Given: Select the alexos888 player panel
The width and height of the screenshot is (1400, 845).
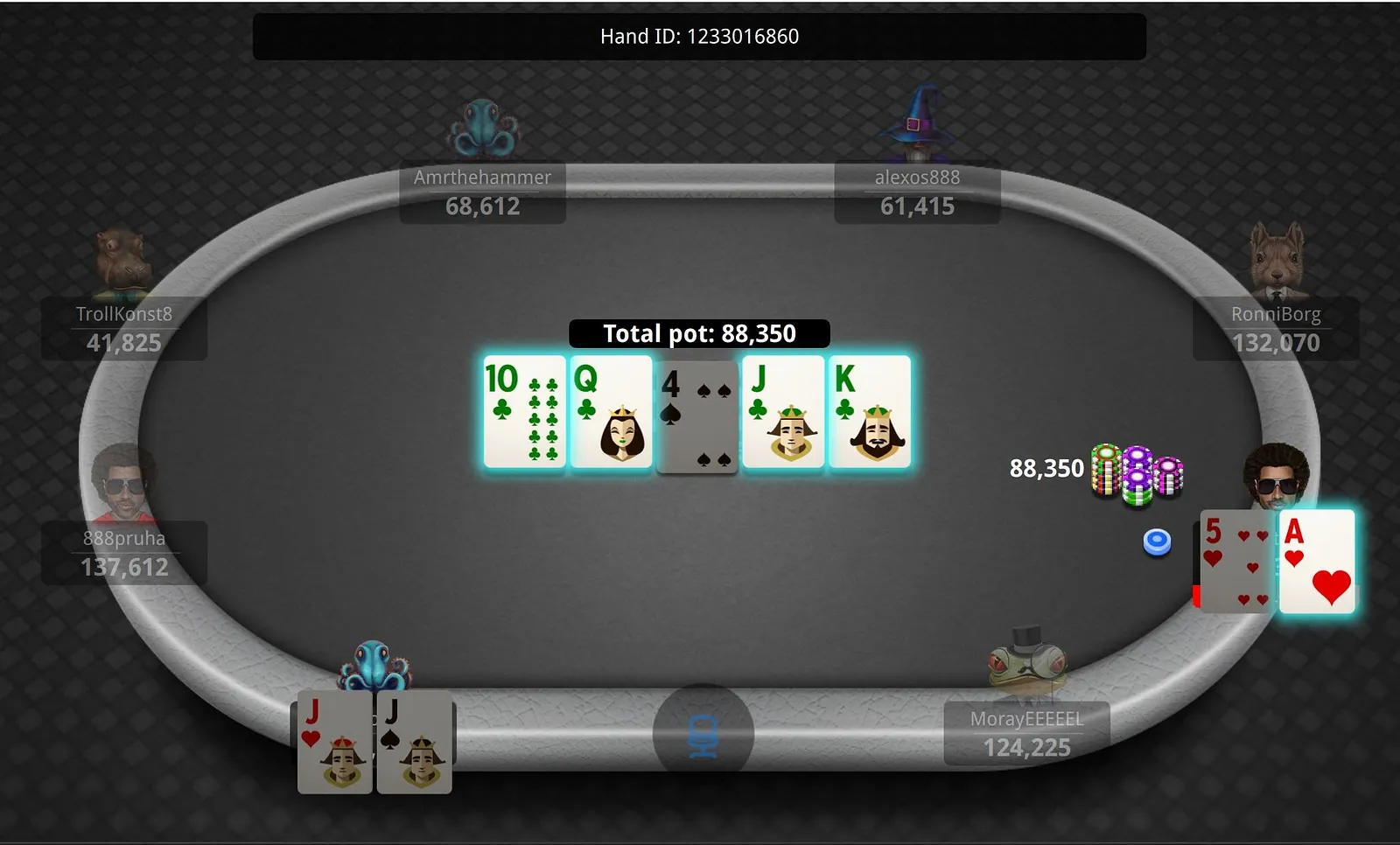Looking at the screenshot, I should tap(917, 192).
